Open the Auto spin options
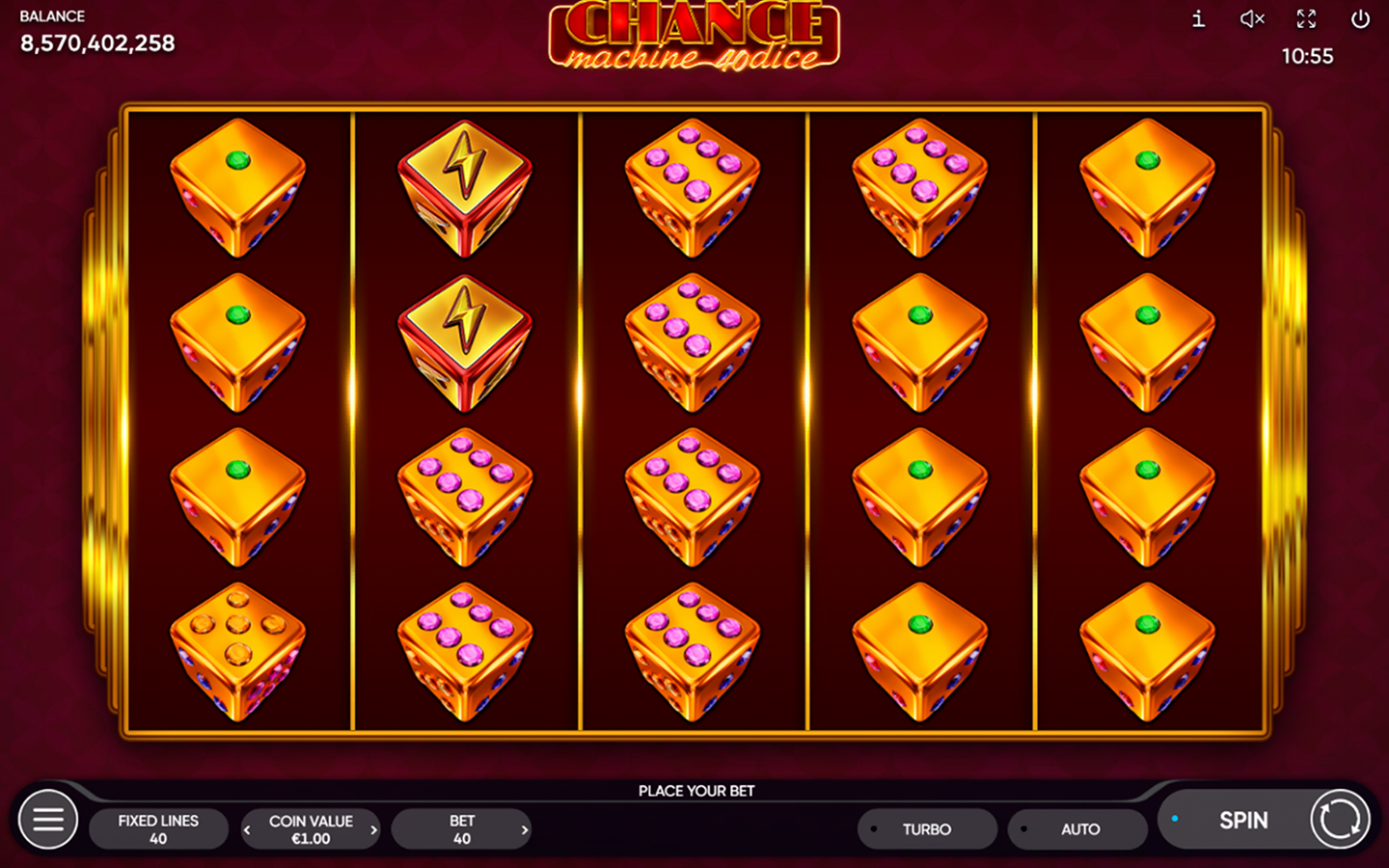Screen dimensions: 1389x868 pos(1078,829)
